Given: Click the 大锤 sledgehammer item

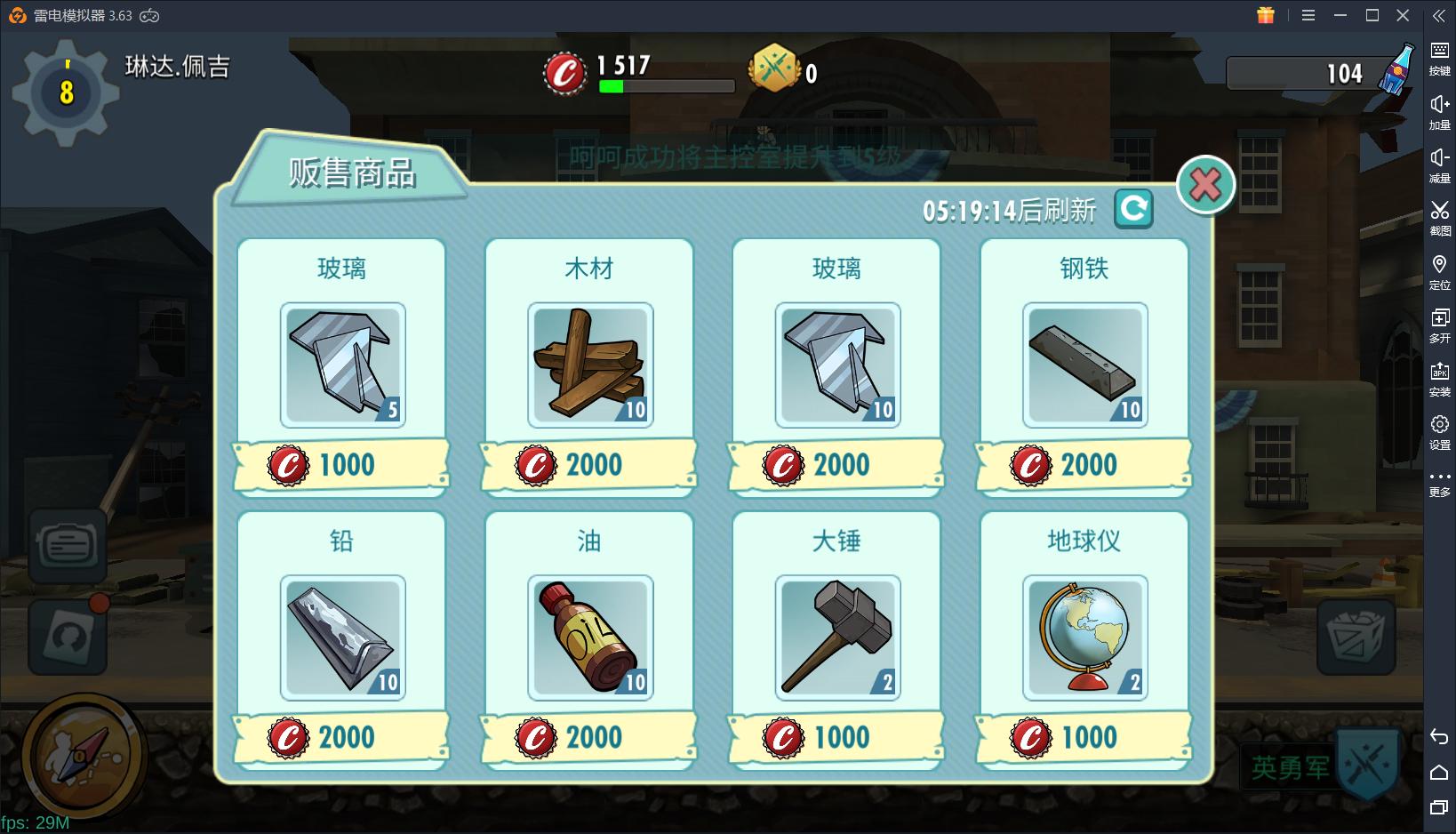Looking at the screenshot, I should click(x=836, y=637).
